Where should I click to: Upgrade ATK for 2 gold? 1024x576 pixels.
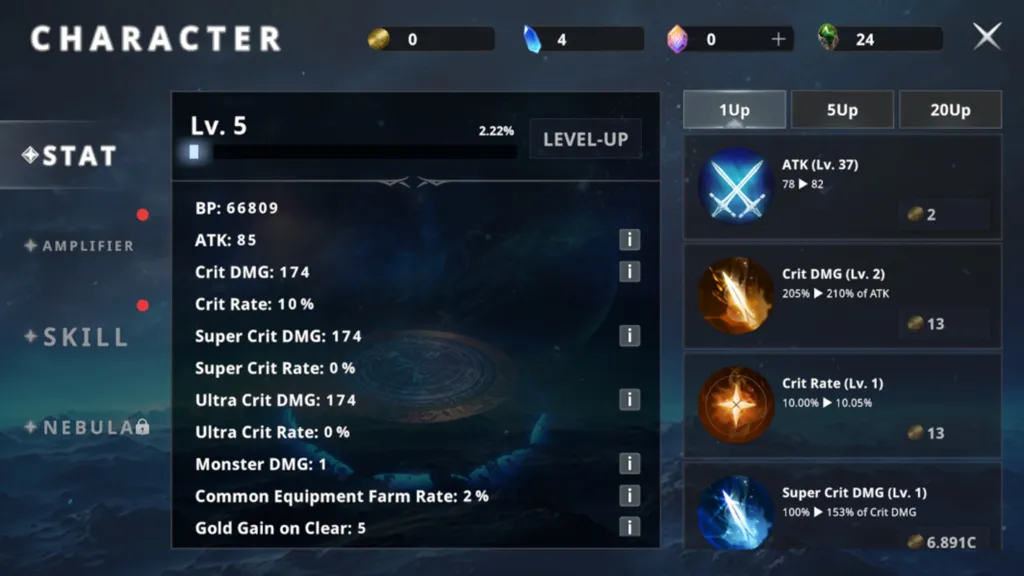pos(944,215)
